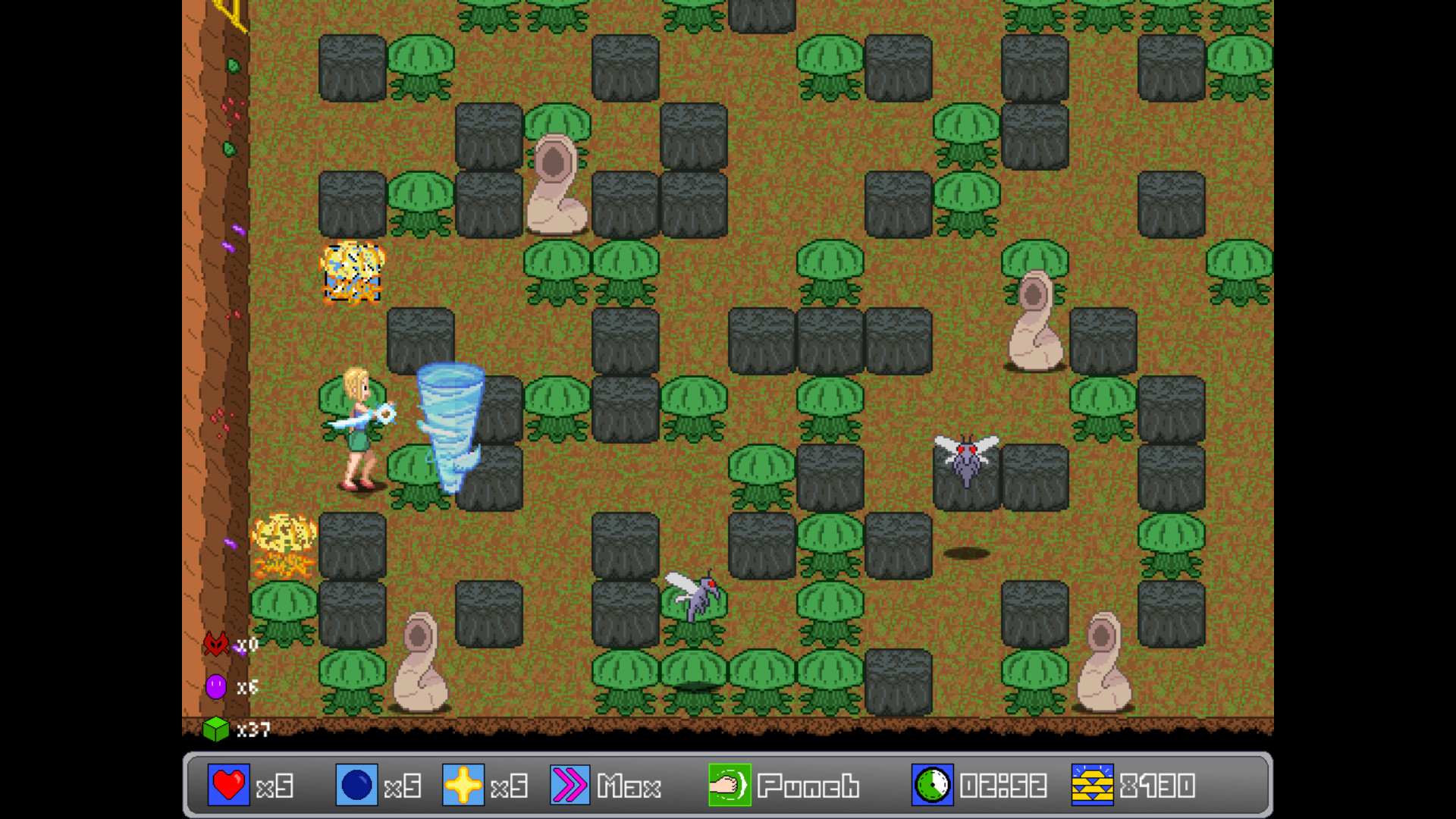Click the red enemy counter icon
Viewport: 1456px width, 819px height.
(216, 644)
